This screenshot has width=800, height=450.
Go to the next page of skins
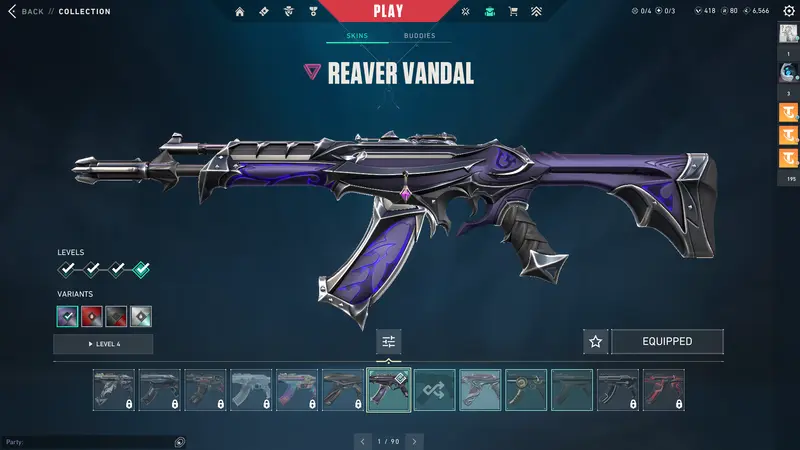coord(414,441)
